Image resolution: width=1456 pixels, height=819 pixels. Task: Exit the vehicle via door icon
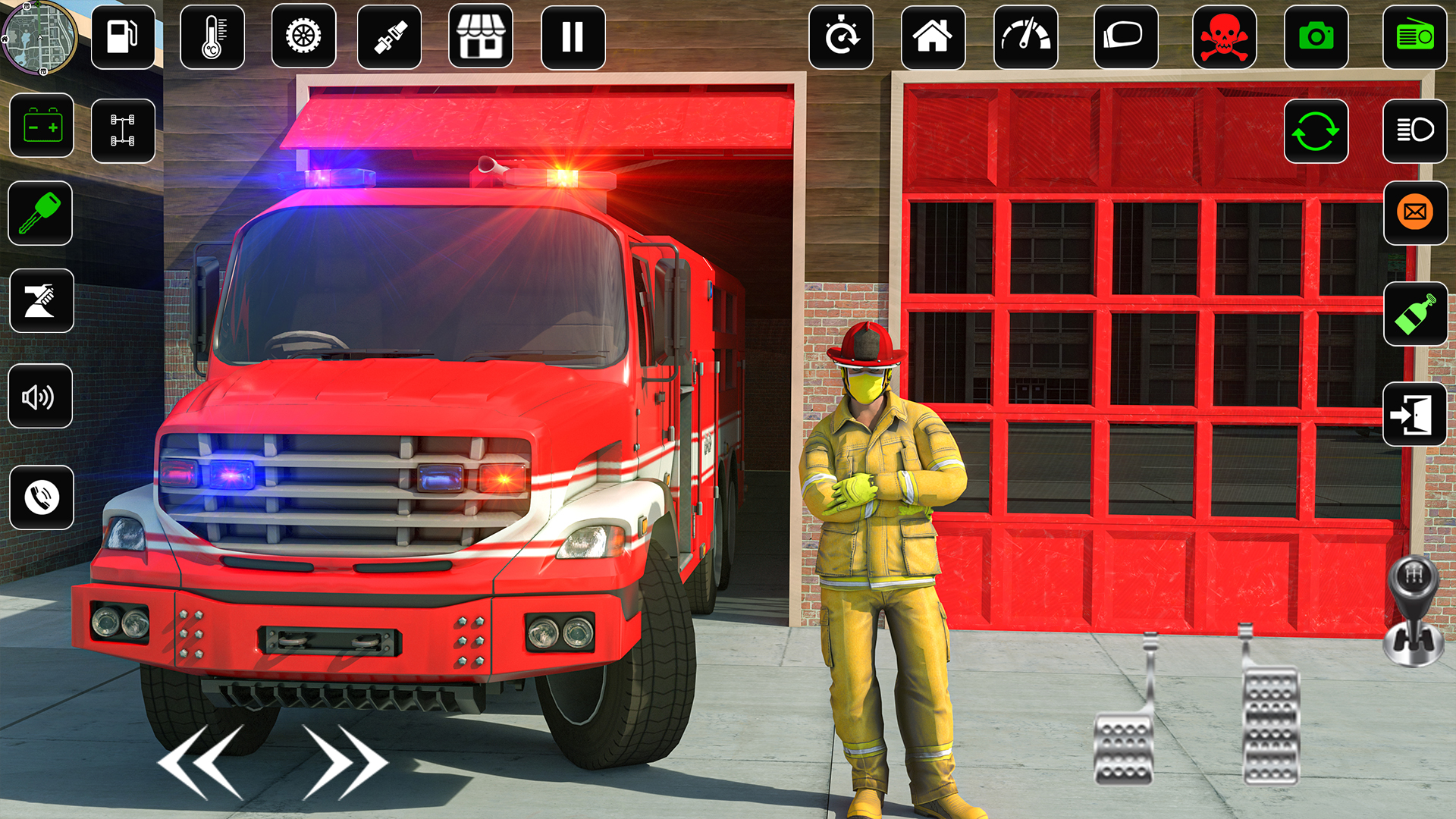pyautogui.click(x=1415, y=416)
